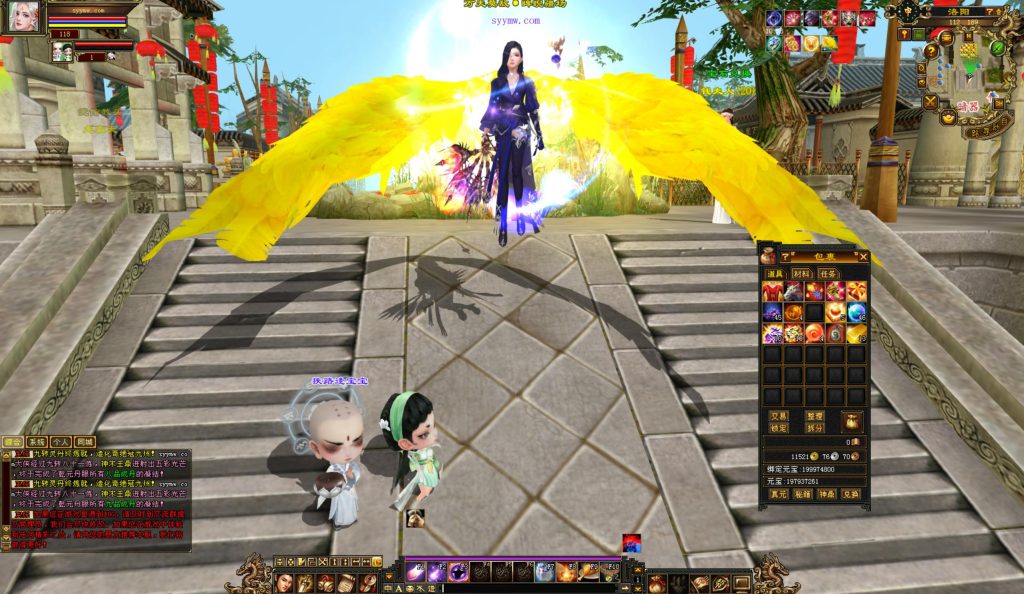Switch chat to the 个人 personal channel
1024x594 pixels.
tap(60, 442)
